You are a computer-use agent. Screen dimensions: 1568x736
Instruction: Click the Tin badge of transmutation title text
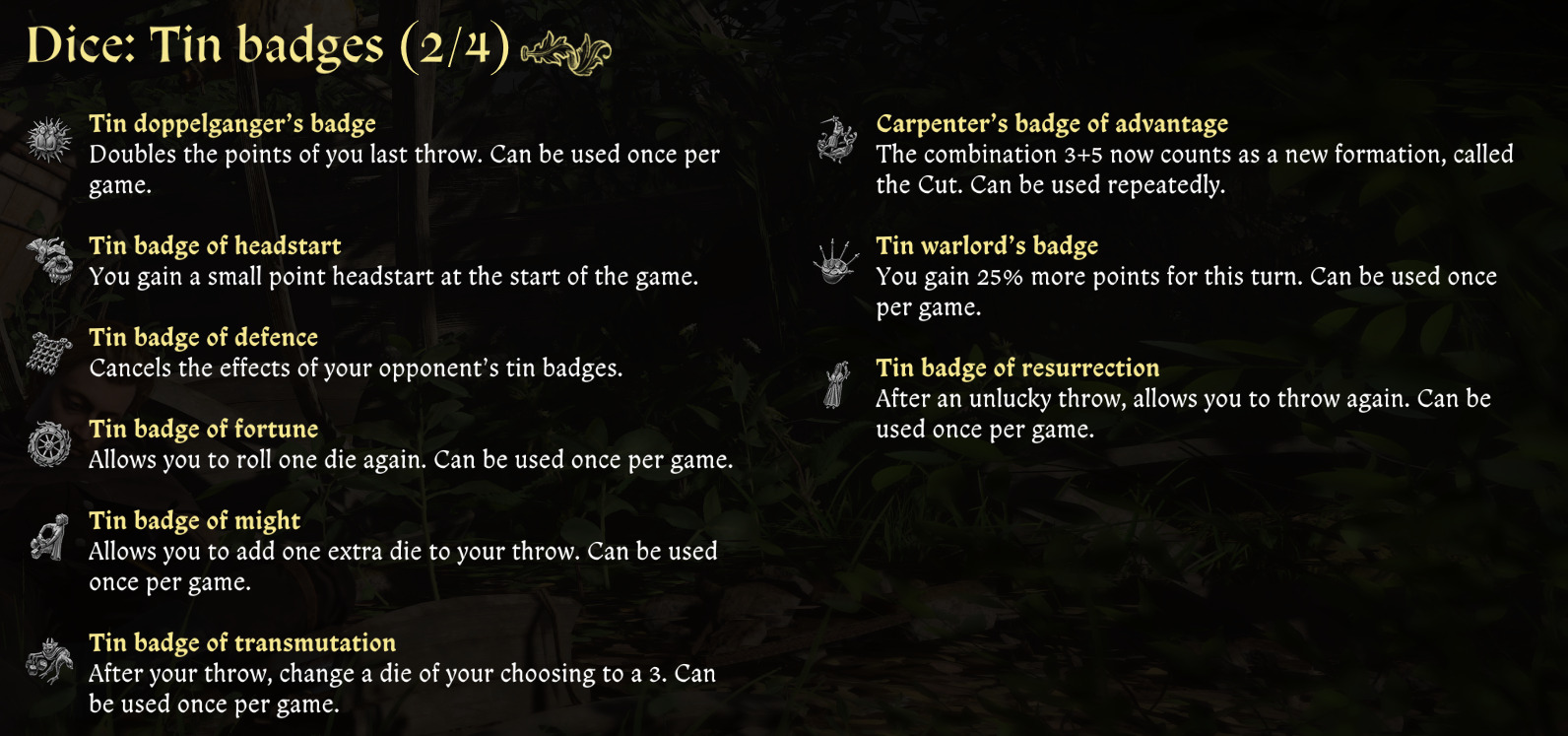pos(242,642)
